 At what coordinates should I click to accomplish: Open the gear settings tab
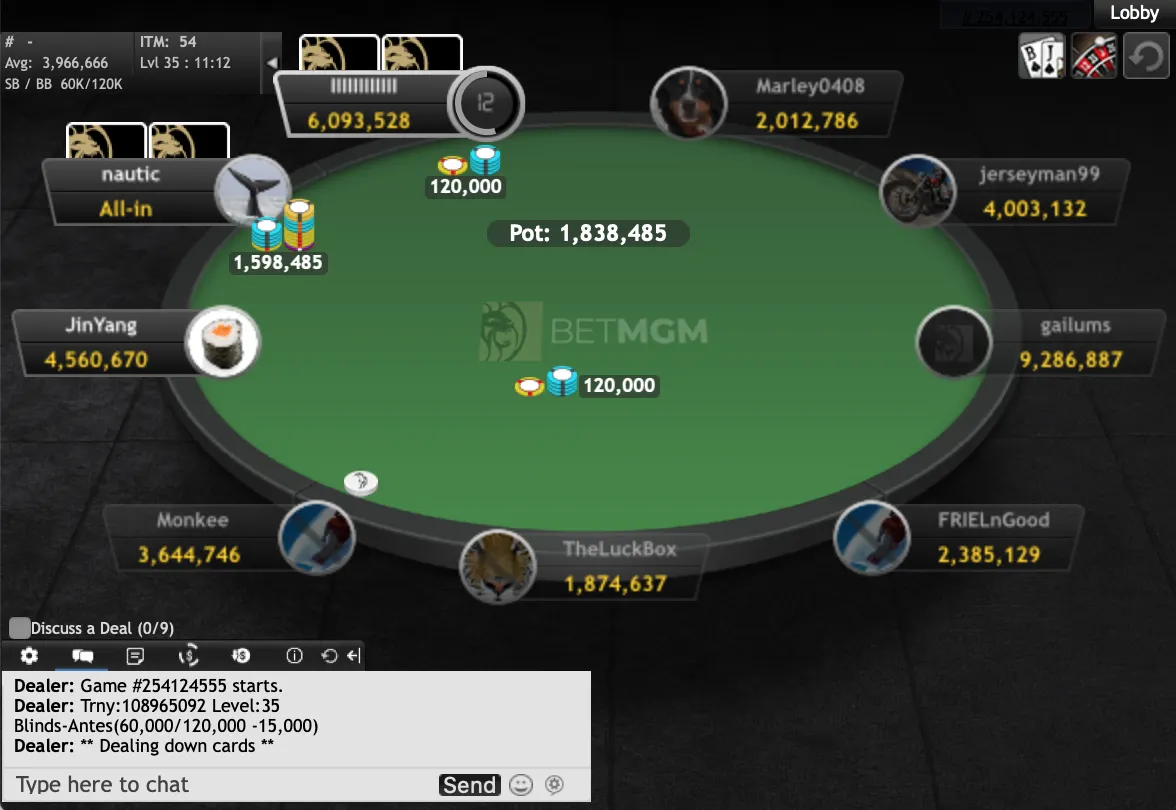29,656
